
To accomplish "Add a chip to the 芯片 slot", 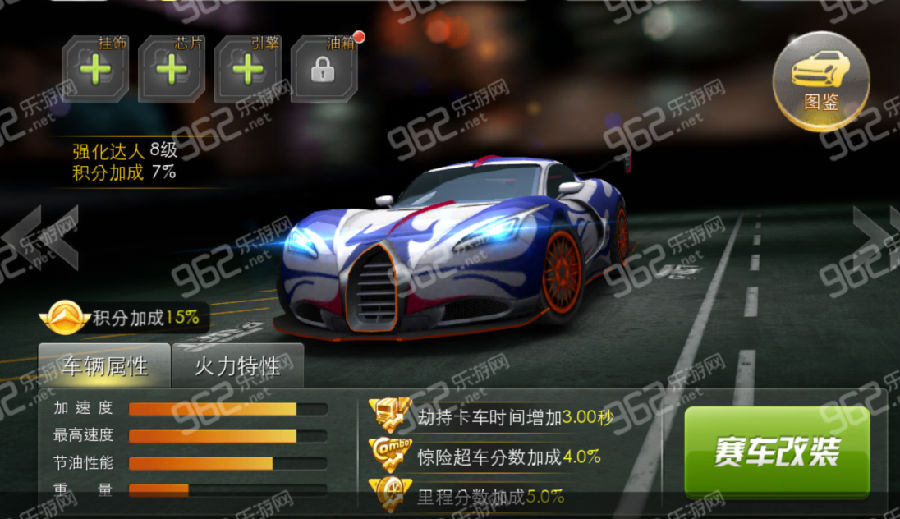I will point(172,69).
